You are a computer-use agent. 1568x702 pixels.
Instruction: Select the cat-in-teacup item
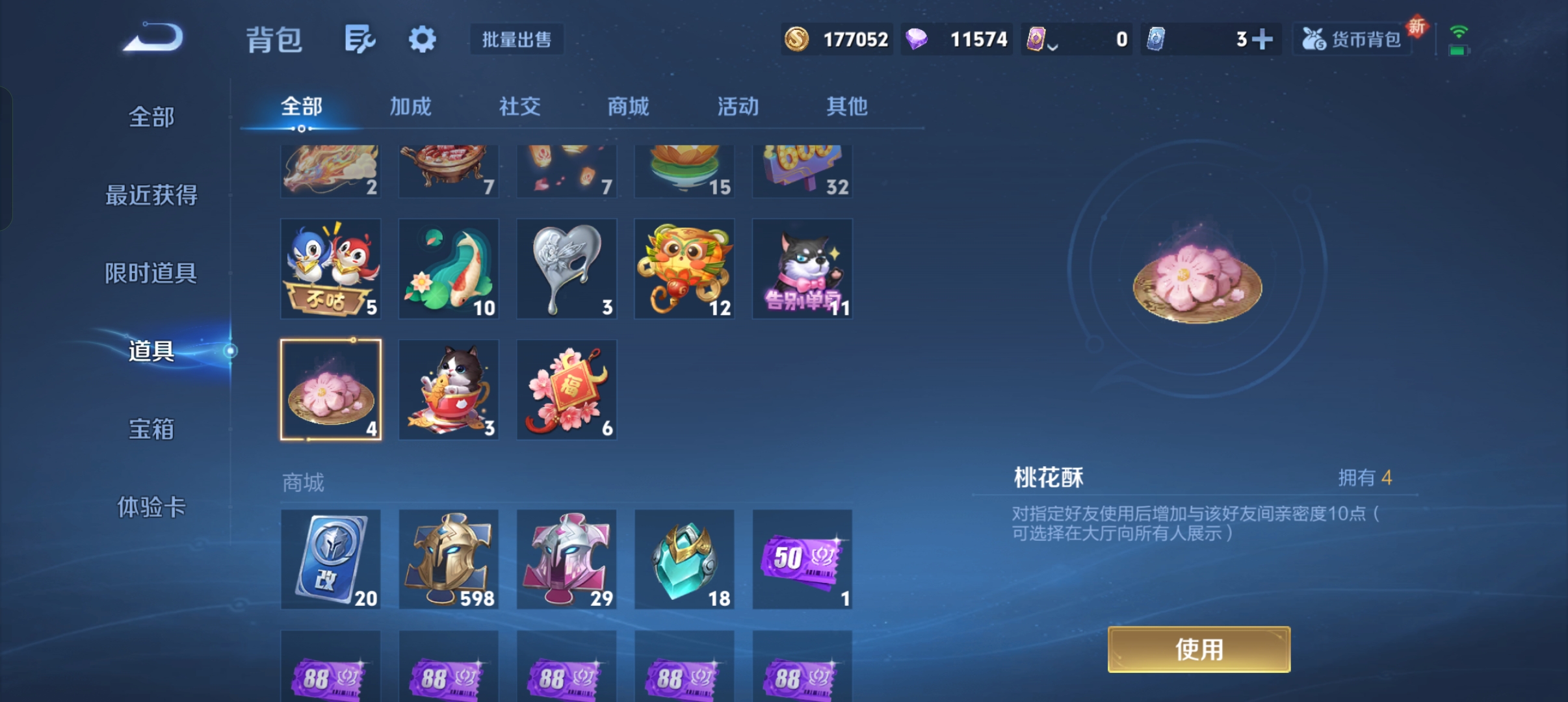point(449,389)
